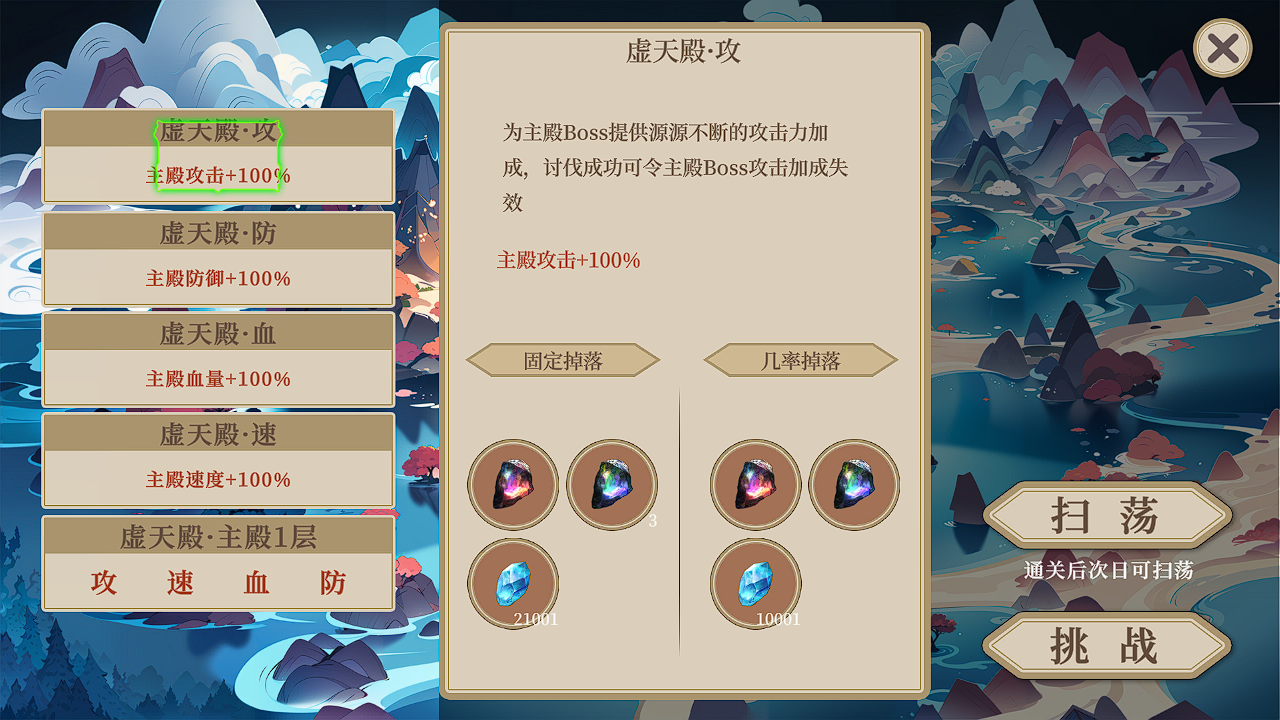Click the second ore icon in chance drops

(x=855, y=485)
